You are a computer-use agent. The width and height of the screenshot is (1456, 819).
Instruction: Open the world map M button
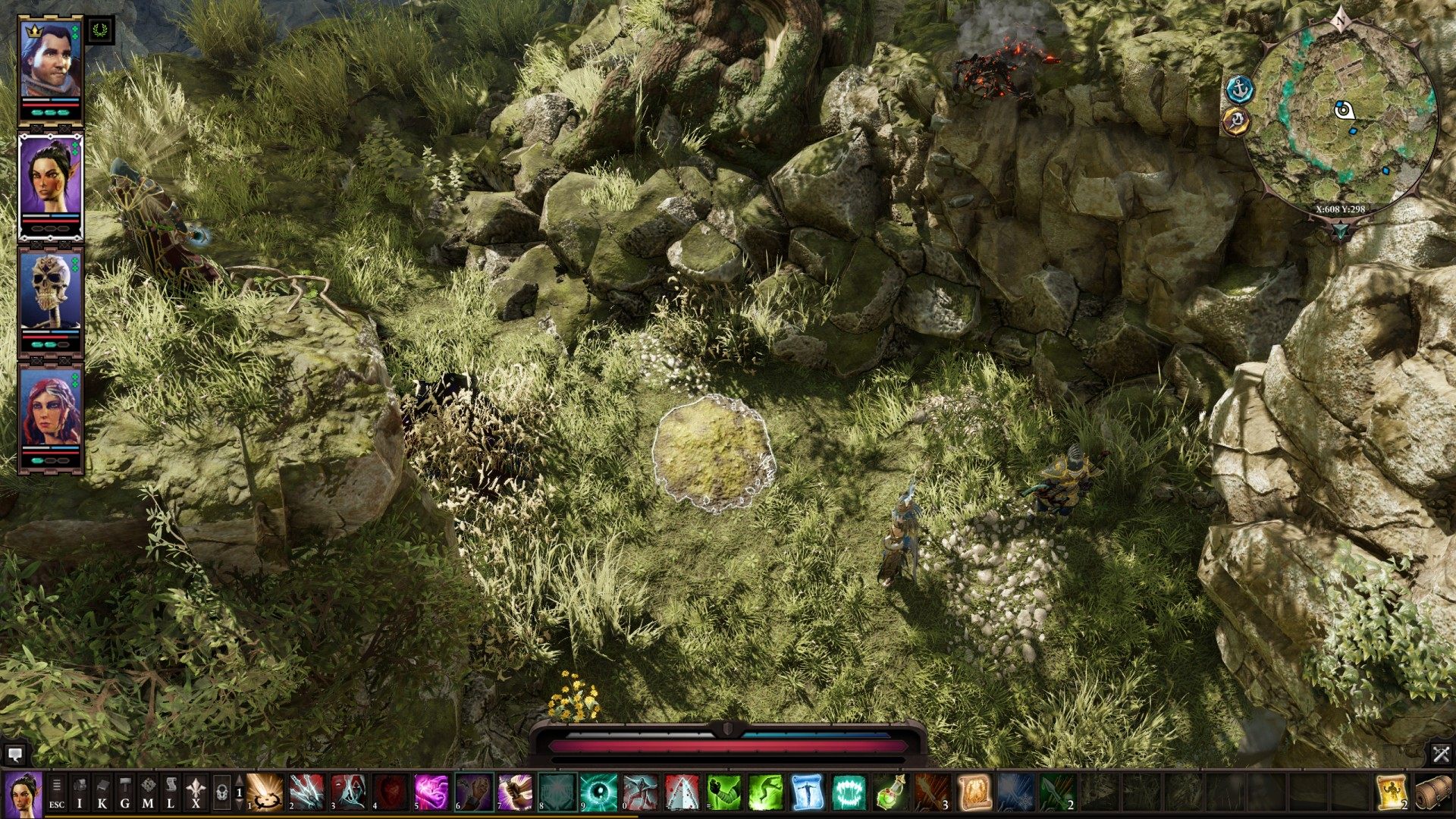(148, 792)
